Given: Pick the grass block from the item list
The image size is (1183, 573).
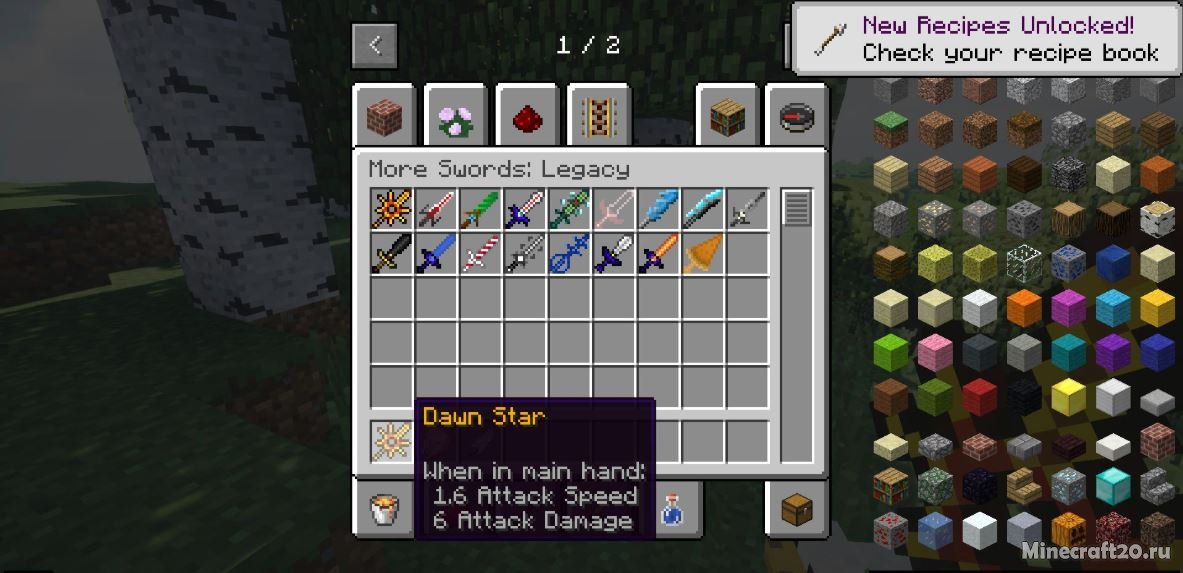Looking at the screenshot, I should pos(889,129).
